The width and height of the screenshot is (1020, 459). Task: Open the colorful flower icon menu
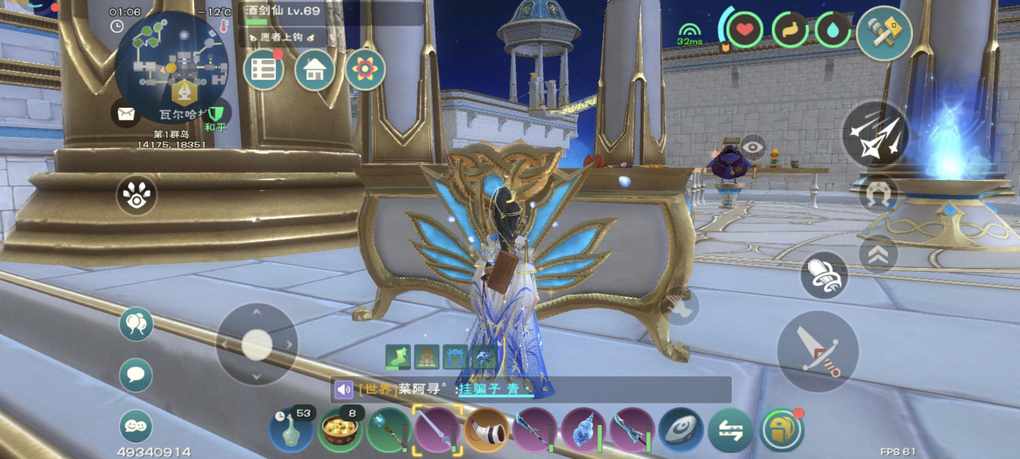pyautogui.click(x=365, y=70)
